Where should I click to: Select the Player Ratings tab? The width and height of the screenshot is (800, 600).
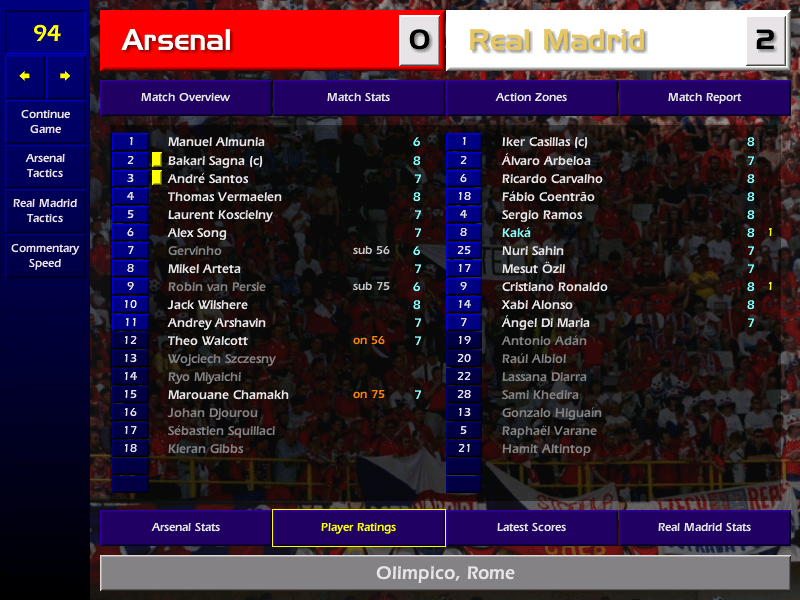coord(358,527)
